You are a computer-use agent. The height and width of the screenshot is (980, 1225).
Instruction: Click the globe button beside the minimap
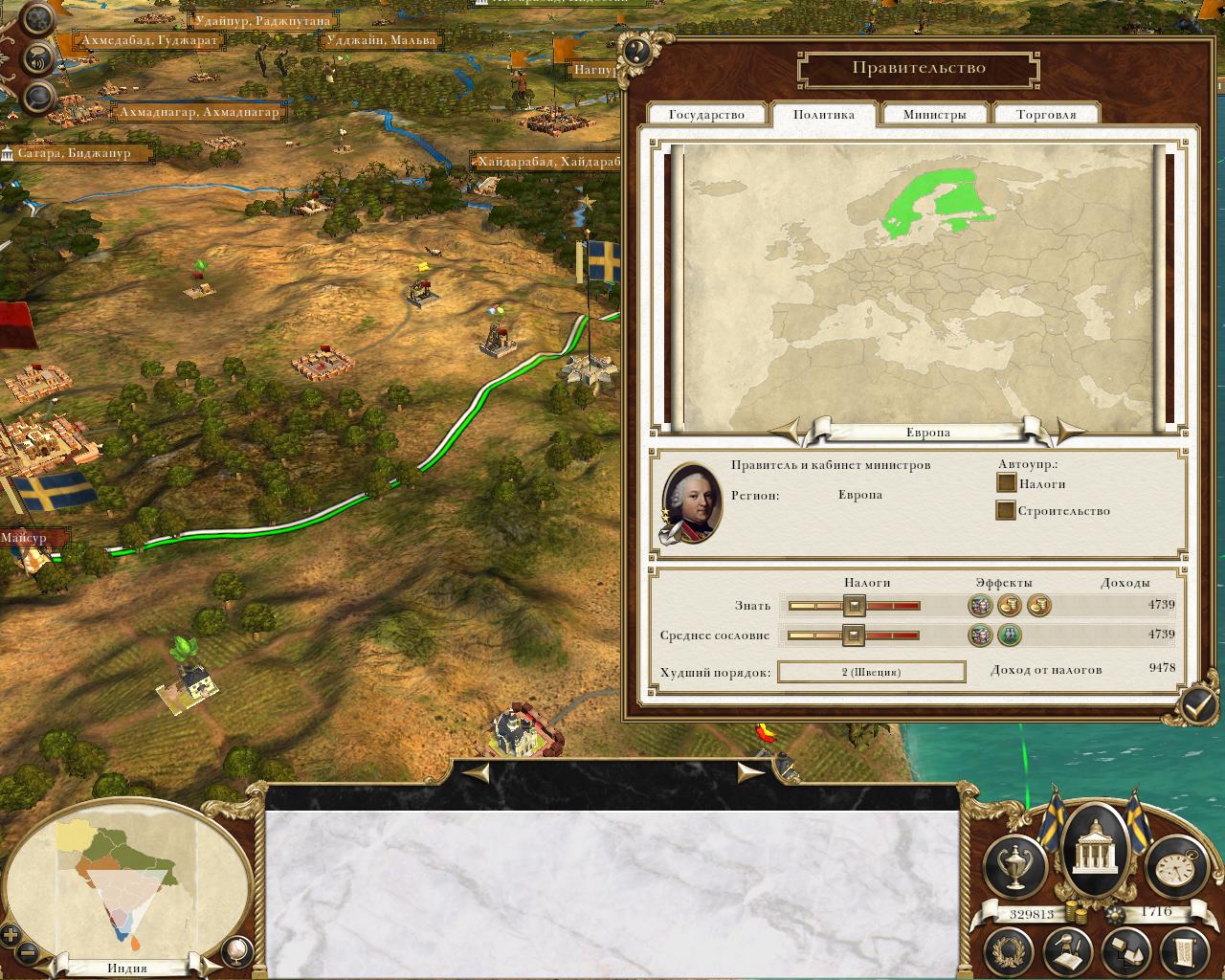click(x=236, y=950)
